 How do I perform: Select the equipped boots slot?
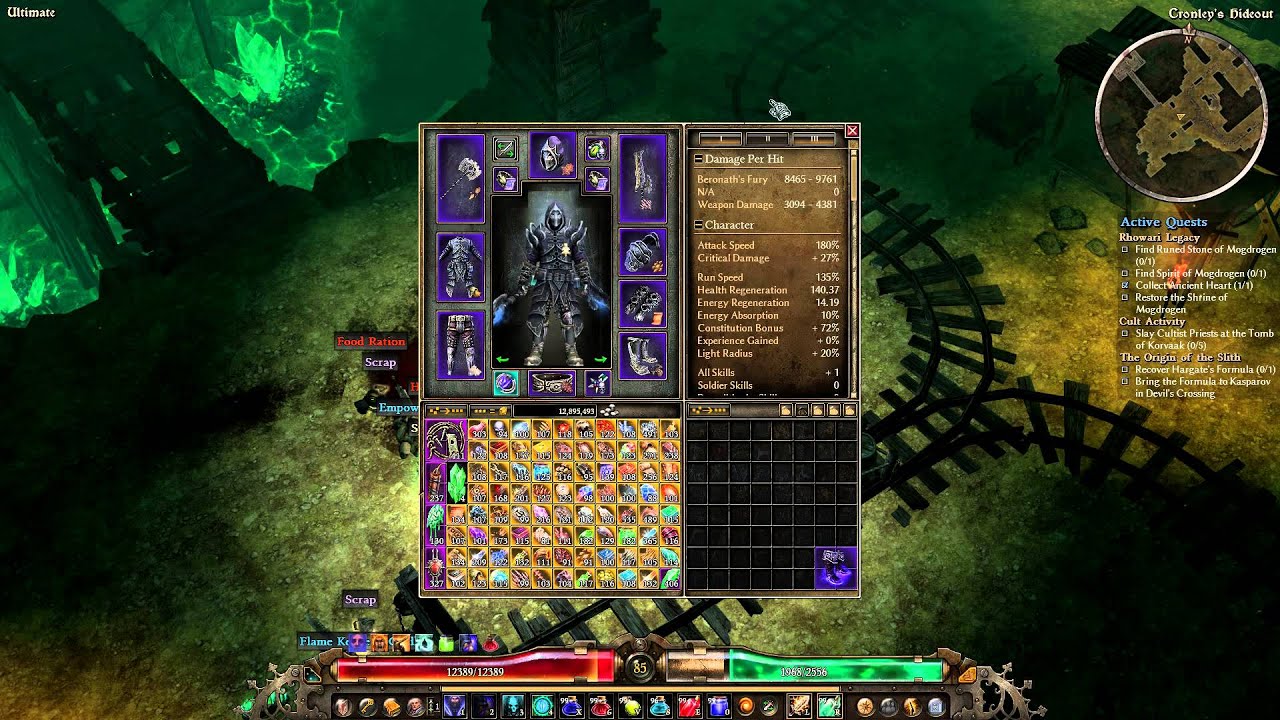pos(642,355)
